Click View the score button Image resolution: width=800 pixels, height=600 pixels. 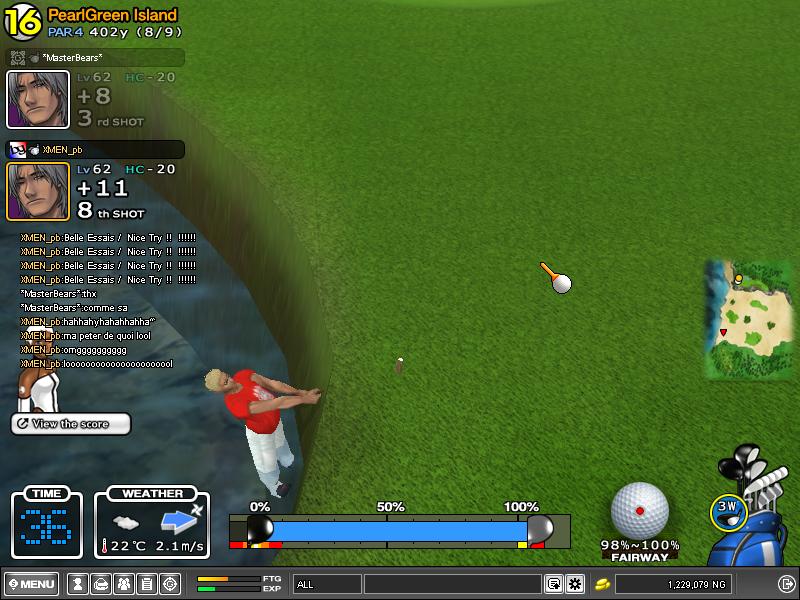pyautogui.click(x=71, y=424)
